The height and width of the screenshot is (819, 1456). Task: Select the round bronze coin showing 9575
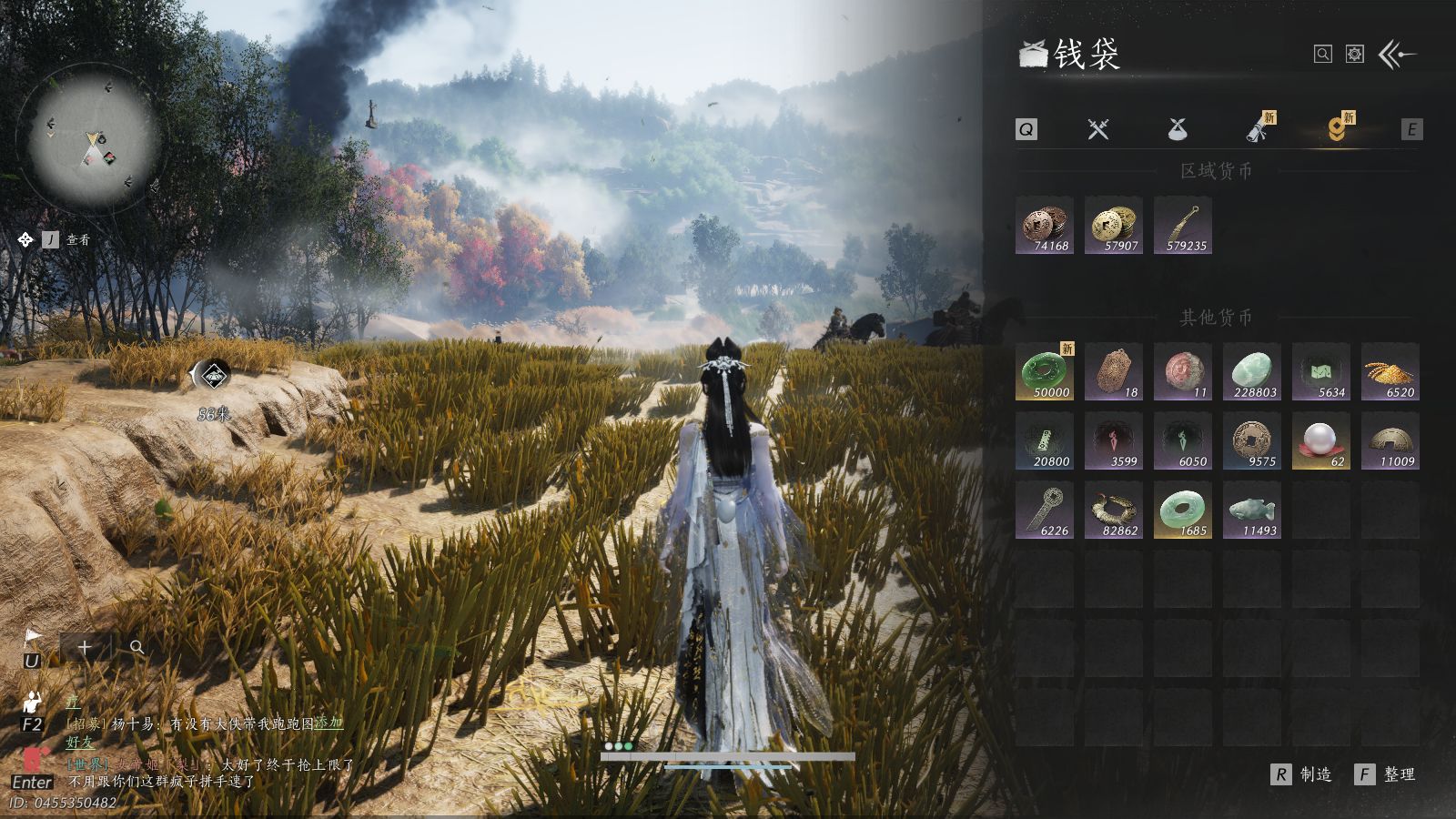1252,440
